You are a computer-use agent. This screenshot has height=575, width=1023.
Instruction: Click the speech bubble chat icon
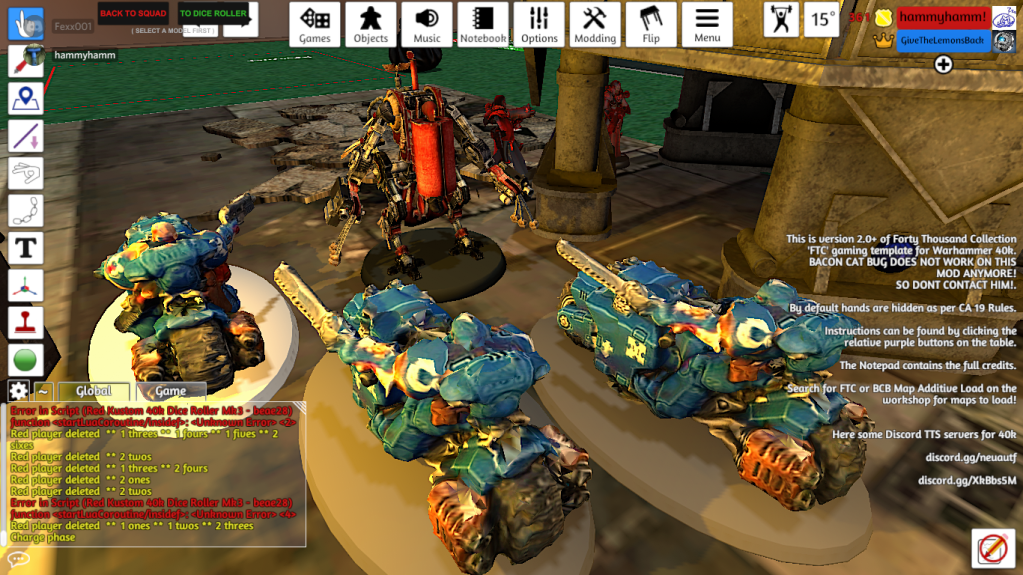tap(18, 557)
